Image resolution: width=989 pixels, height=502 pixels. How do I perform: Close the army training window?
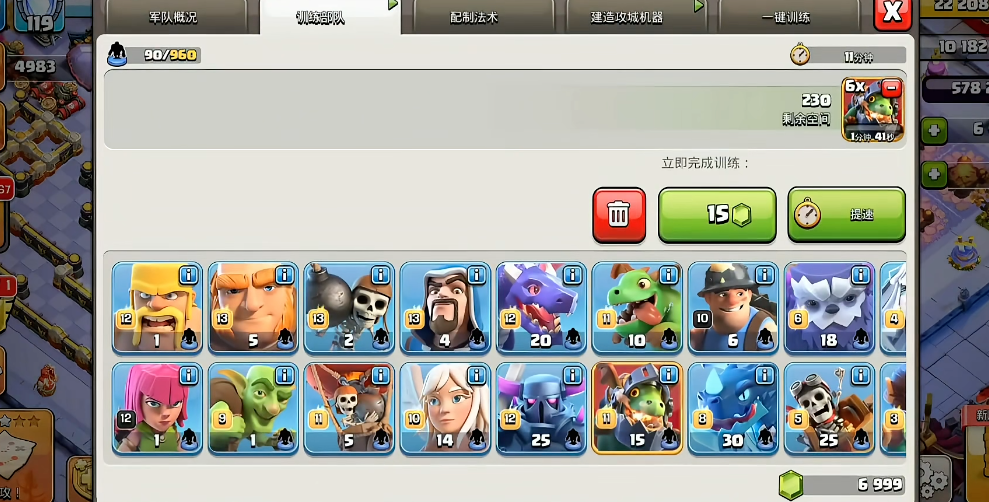[x=891, y=14]
